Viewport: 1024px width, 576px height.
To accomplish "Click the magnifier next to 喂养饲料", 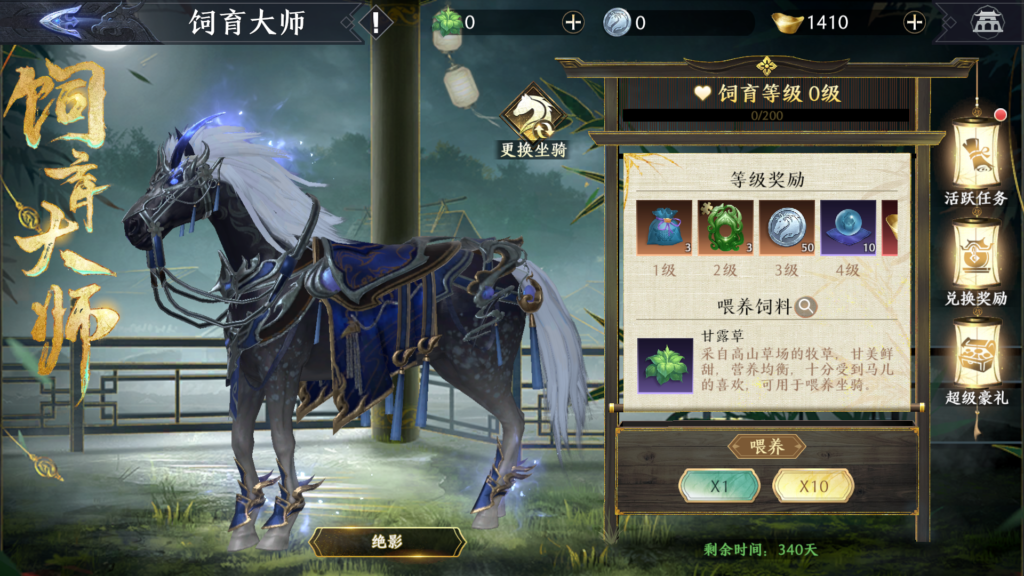I will (806, 307).
